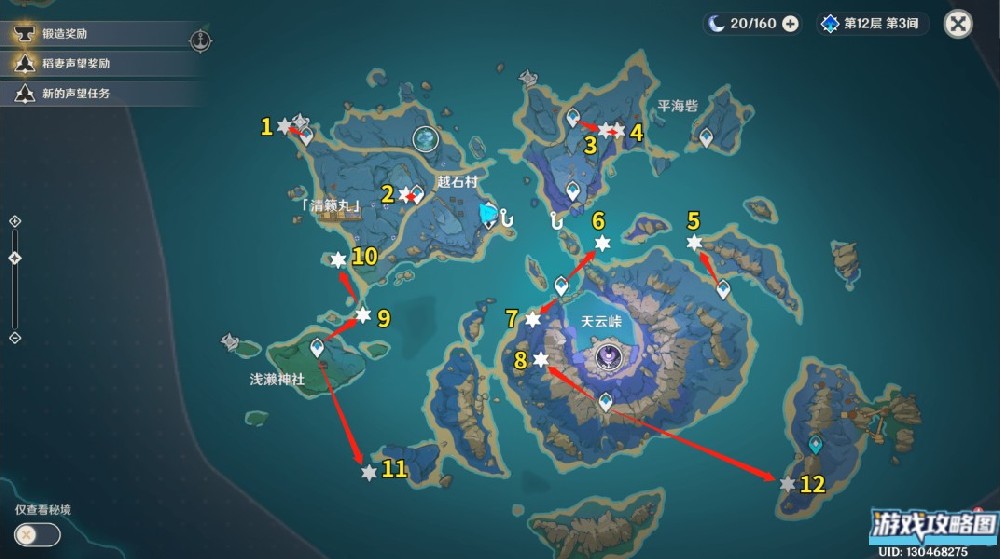Click the anchor map pin icon
Viewport: 1000px width, 559px height.
click(200, 40)
